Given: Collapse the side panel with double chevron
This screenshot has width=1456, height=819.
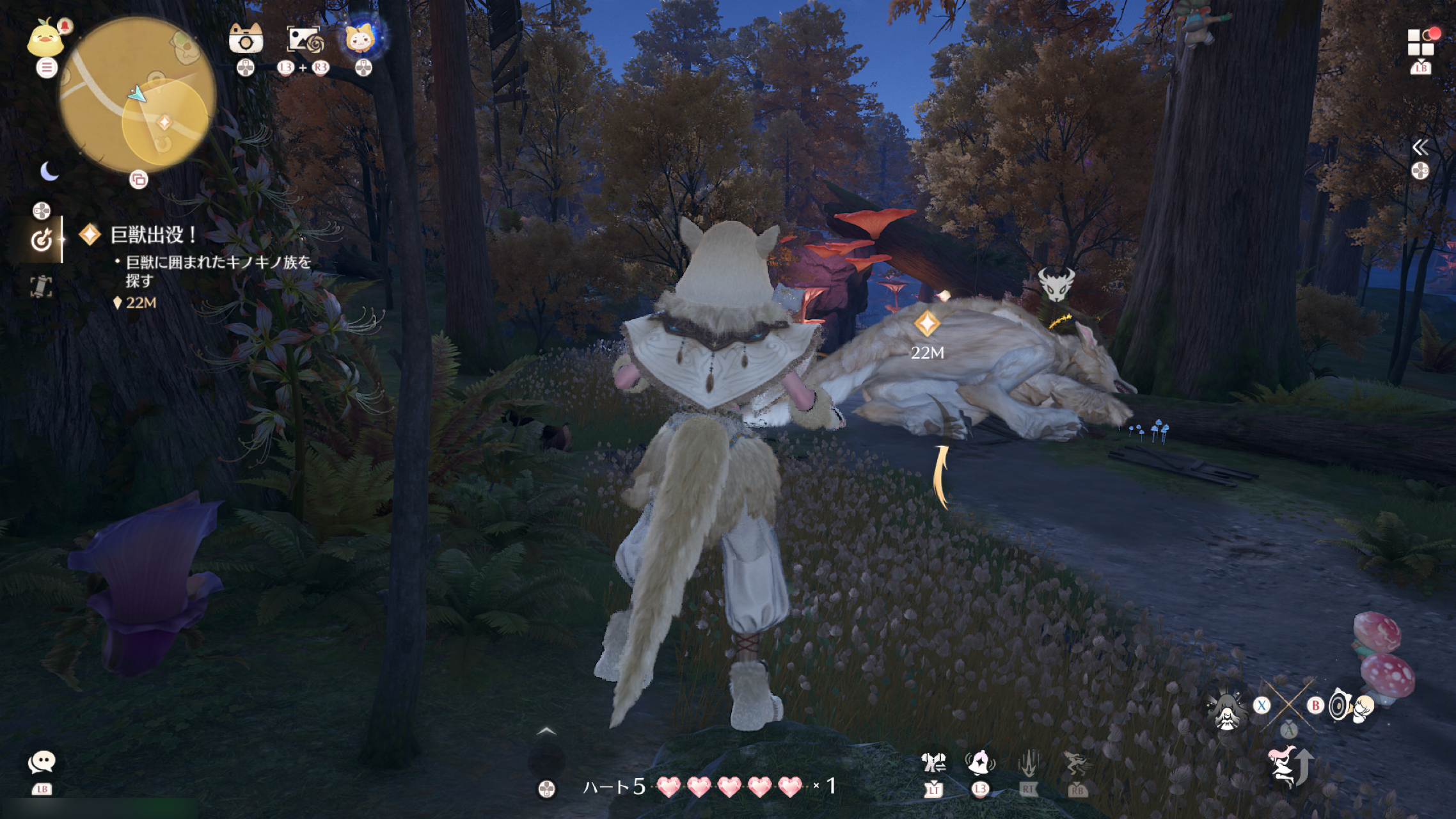Looking at the screenshot, I should 1420,148.
